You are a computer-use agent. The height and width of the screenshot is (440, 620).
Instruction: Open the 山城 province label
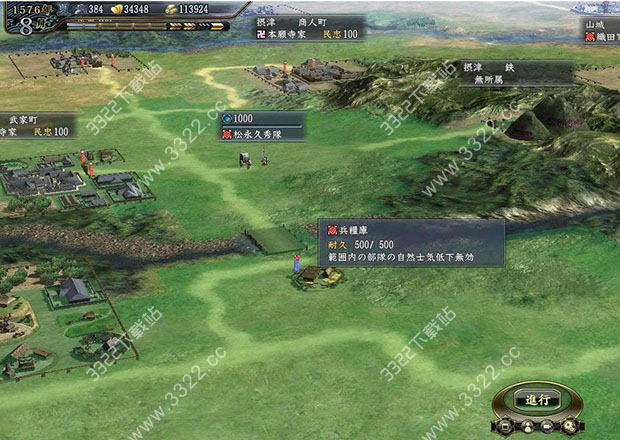[x=600, y=30]
